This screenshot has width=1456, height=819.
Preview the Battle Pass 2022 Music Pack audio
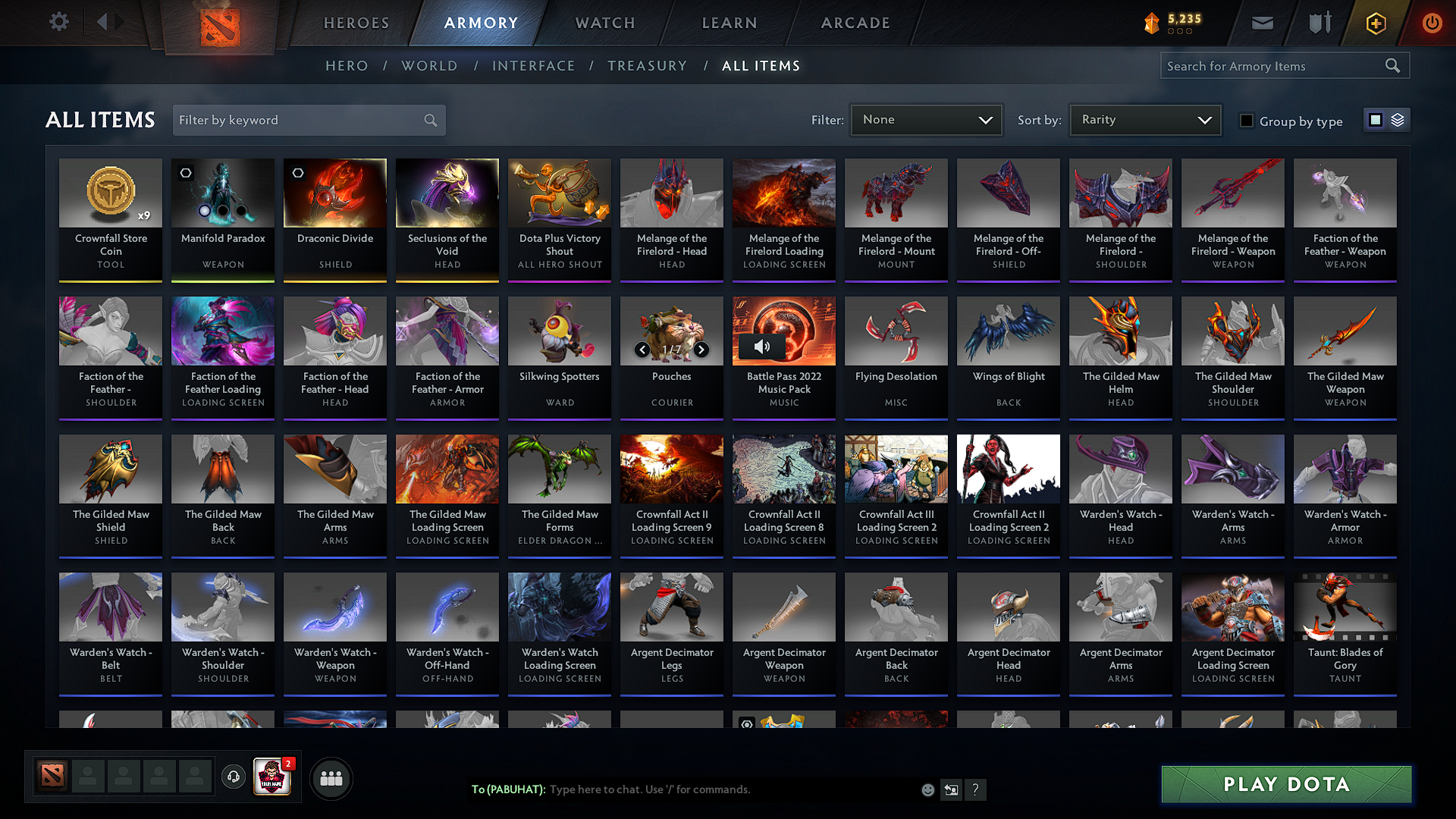point(762,346)
